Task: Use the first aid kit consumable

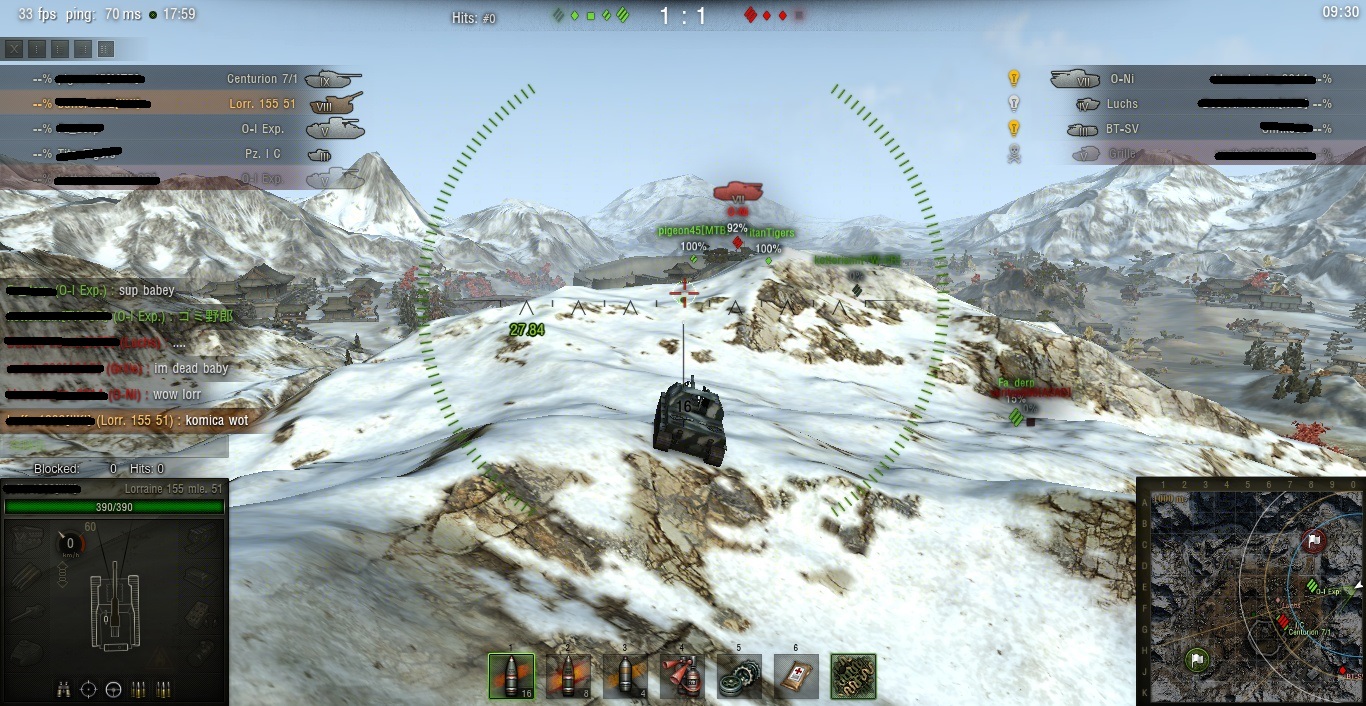Action: (x=796, y=676)
